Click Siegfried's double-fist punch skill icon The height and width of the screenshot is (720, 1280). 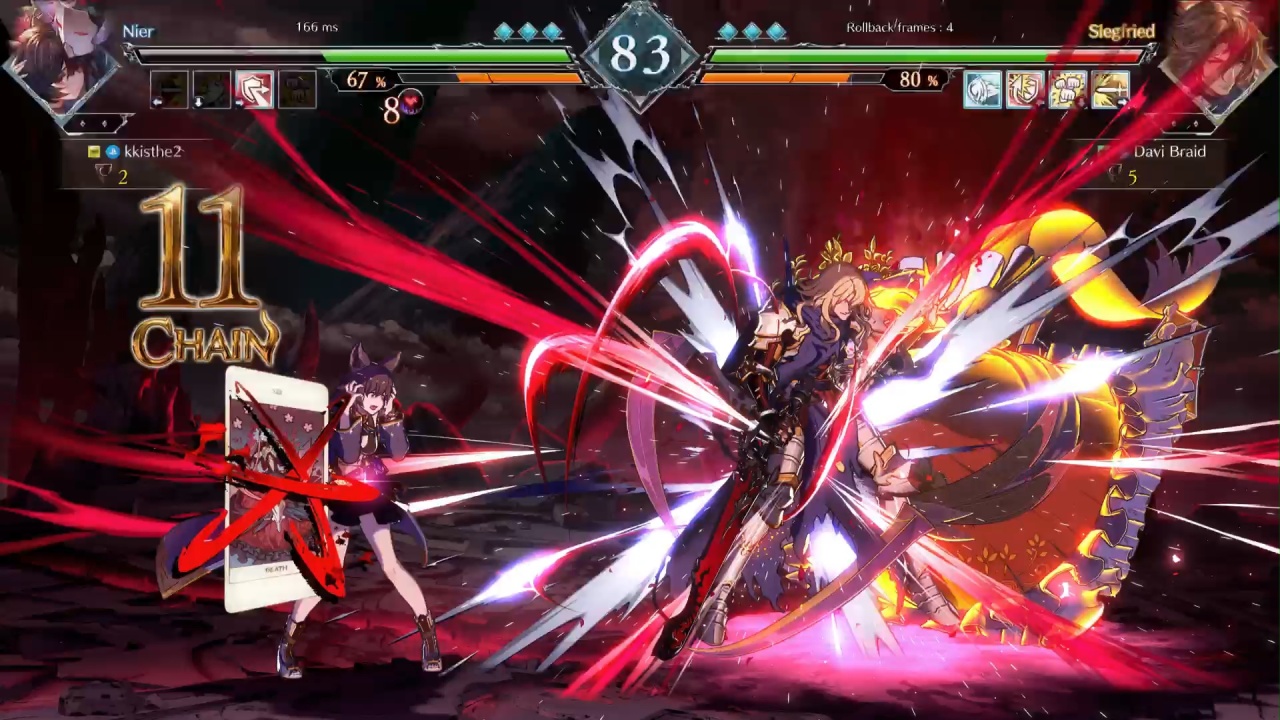pyautogui.click(x=1069, y=90)
